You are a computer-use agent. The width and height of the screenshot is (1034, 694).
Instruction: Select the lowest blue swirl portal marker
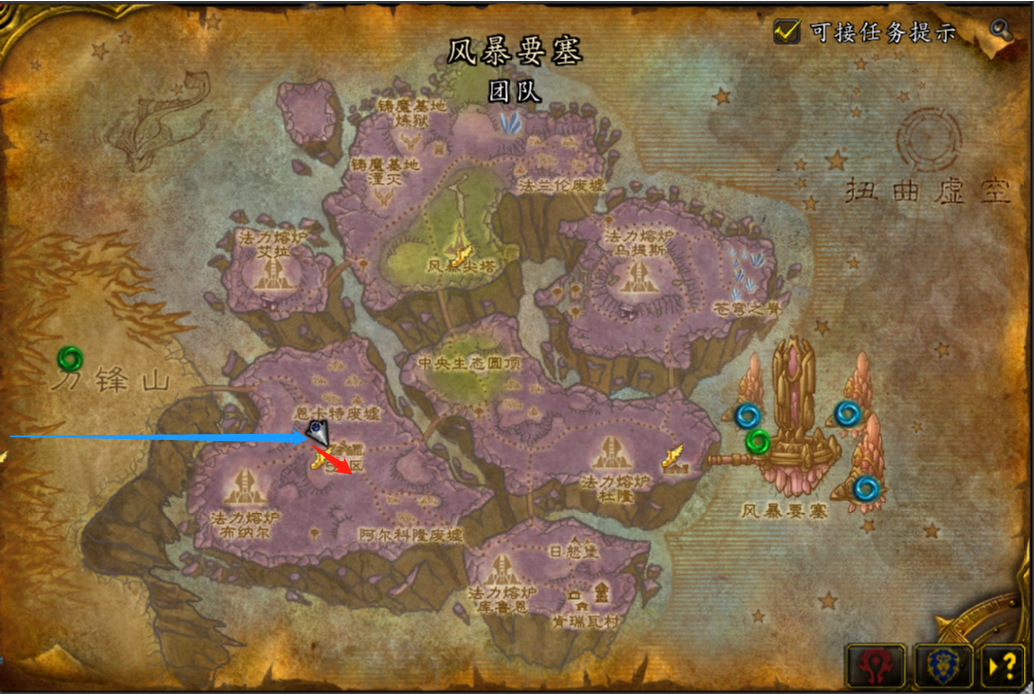[866, 488]
